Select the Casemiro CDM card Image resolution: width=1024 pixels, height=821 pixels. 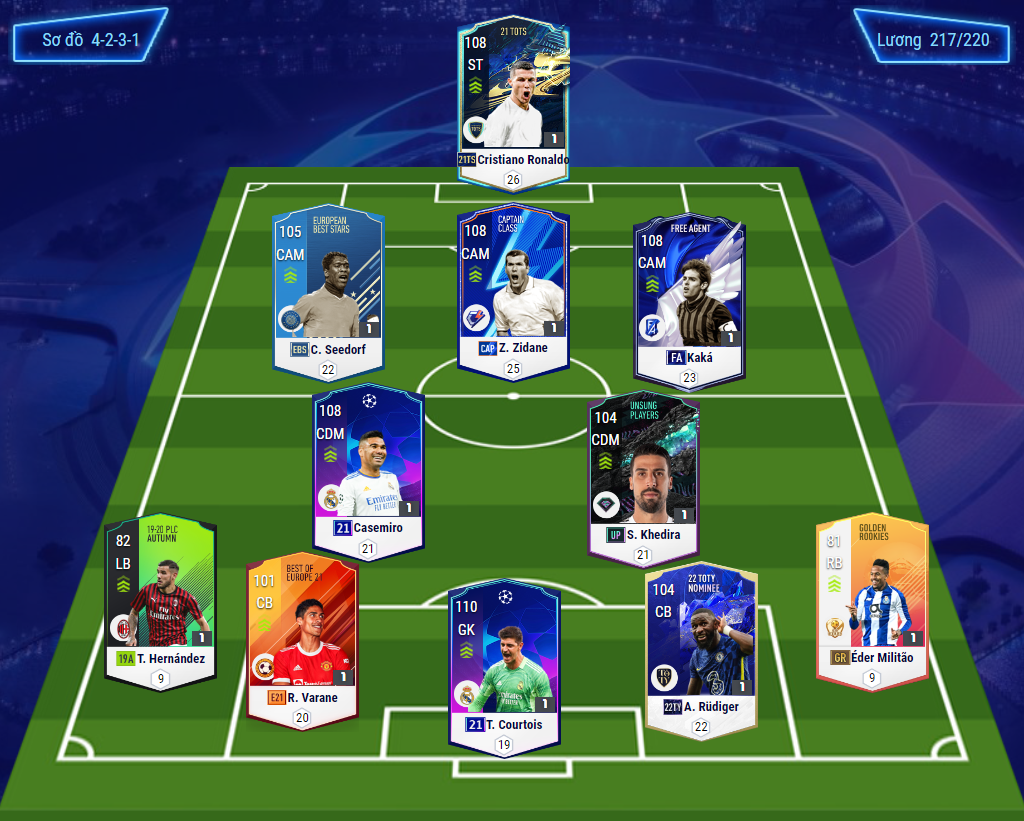[x=368, y=465]
